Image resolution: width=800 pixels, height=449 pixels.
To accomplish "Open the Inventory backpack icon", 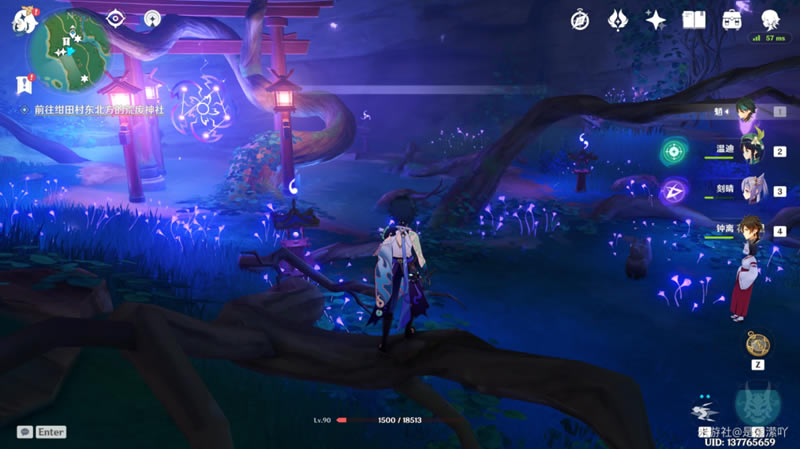I will pyautogui.click(x=732, y=19).
